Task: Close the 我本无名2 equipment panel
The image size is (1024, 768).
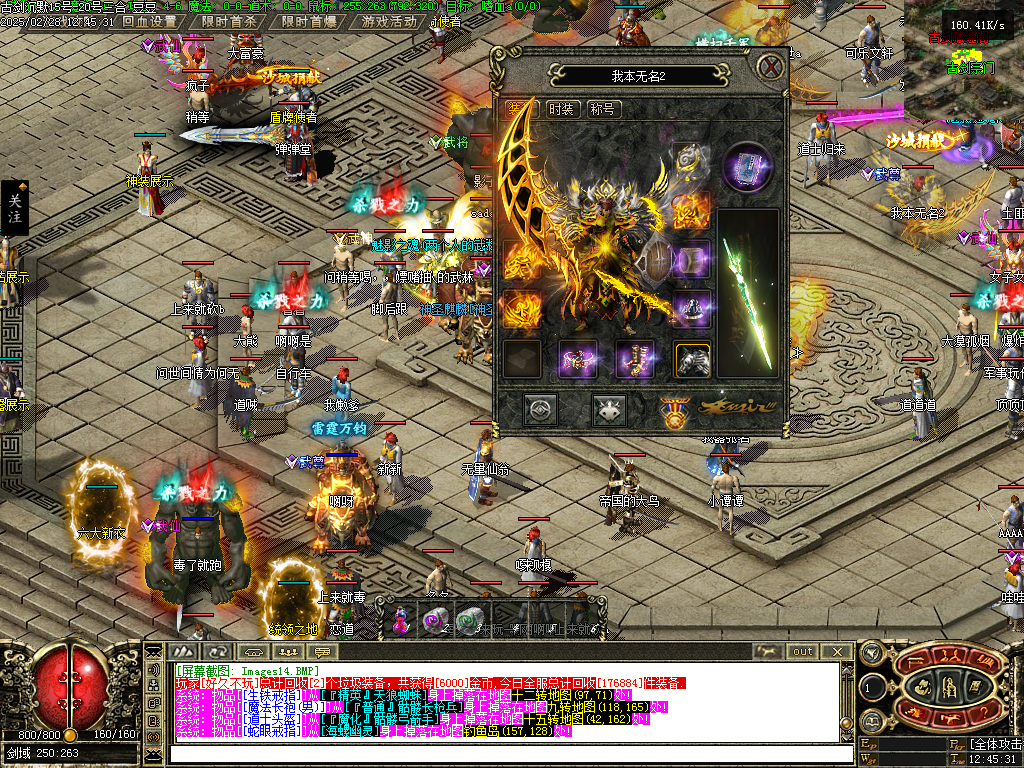Action: point(769,68)
